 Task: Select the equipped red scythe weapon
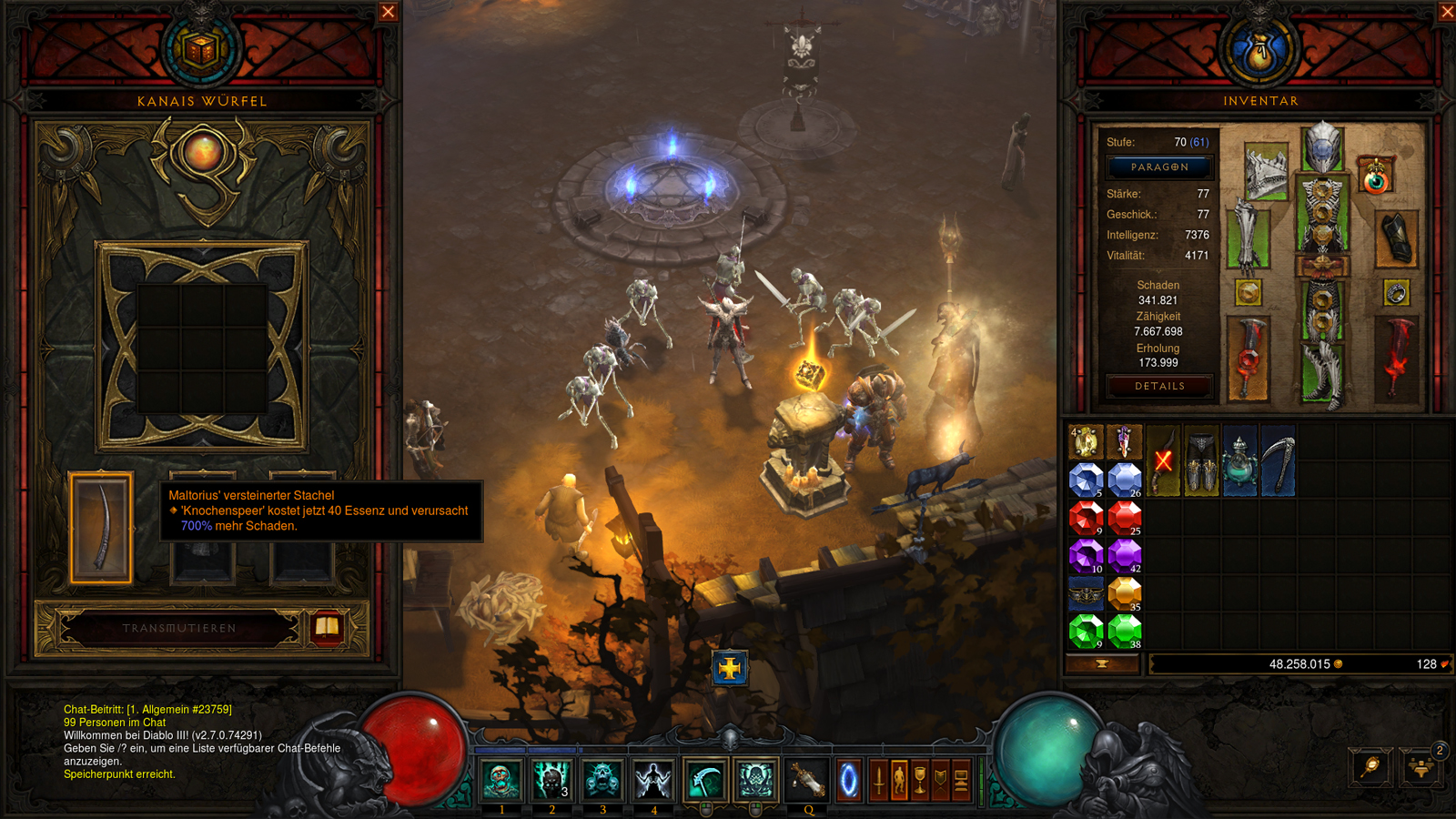(1249, 359)
